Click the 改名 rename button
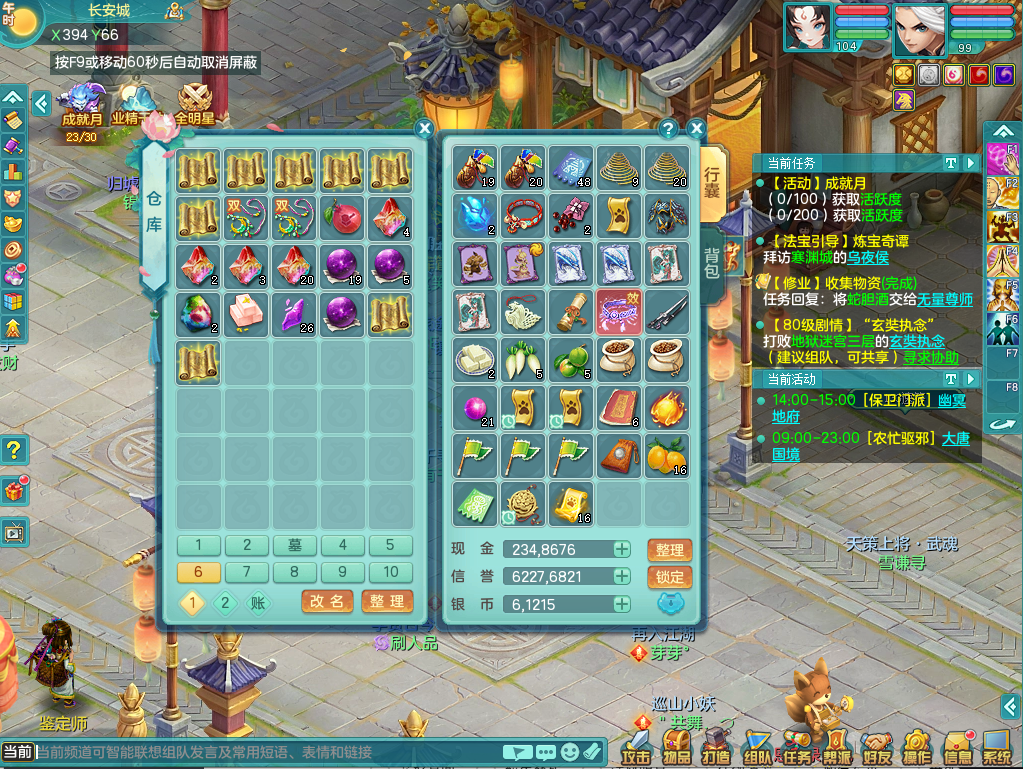1023x769 pixels. coord(327,601)
